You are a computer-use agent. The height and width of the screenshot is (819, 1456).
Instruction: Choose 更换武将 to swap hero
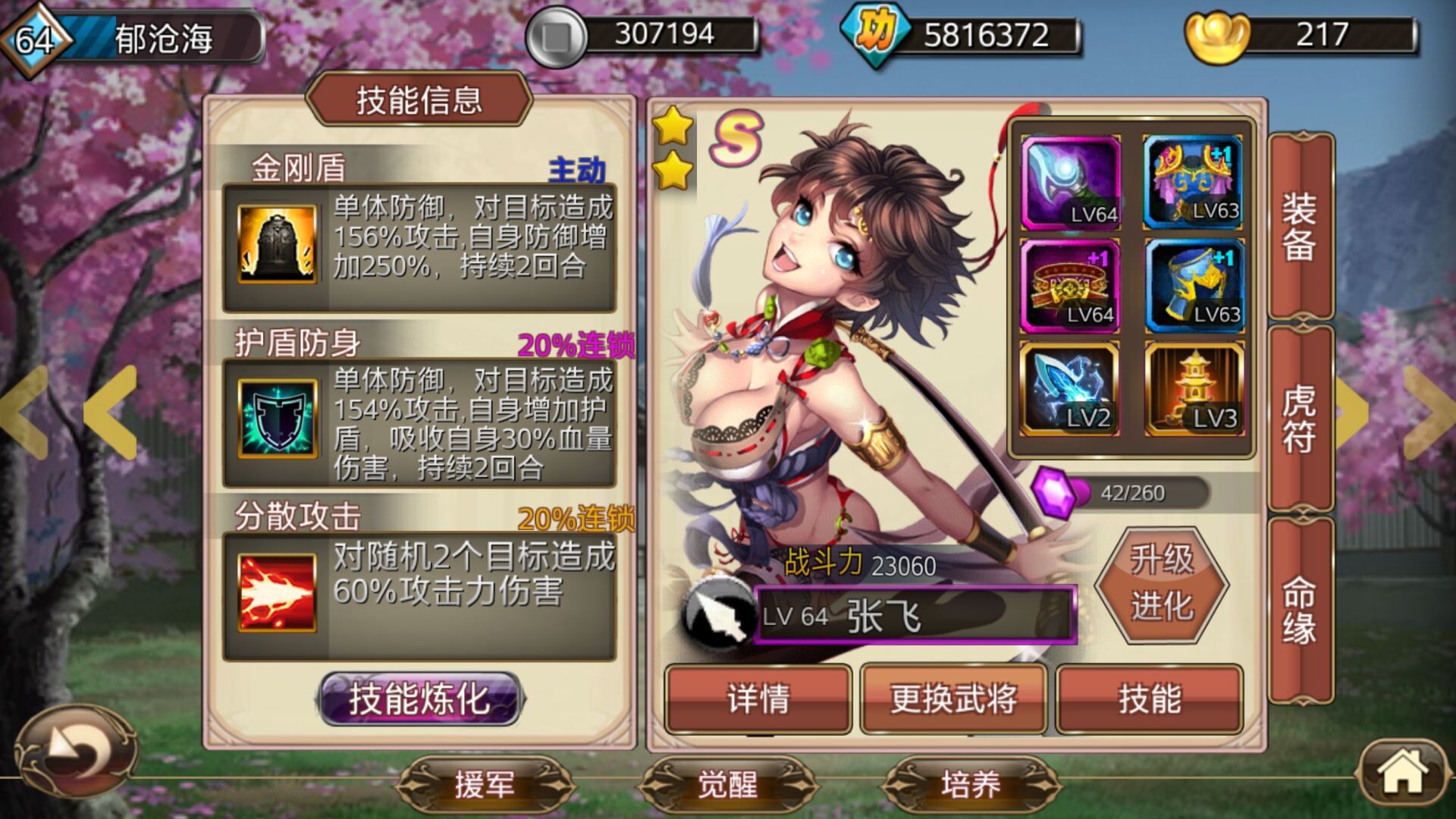(953, 698)
